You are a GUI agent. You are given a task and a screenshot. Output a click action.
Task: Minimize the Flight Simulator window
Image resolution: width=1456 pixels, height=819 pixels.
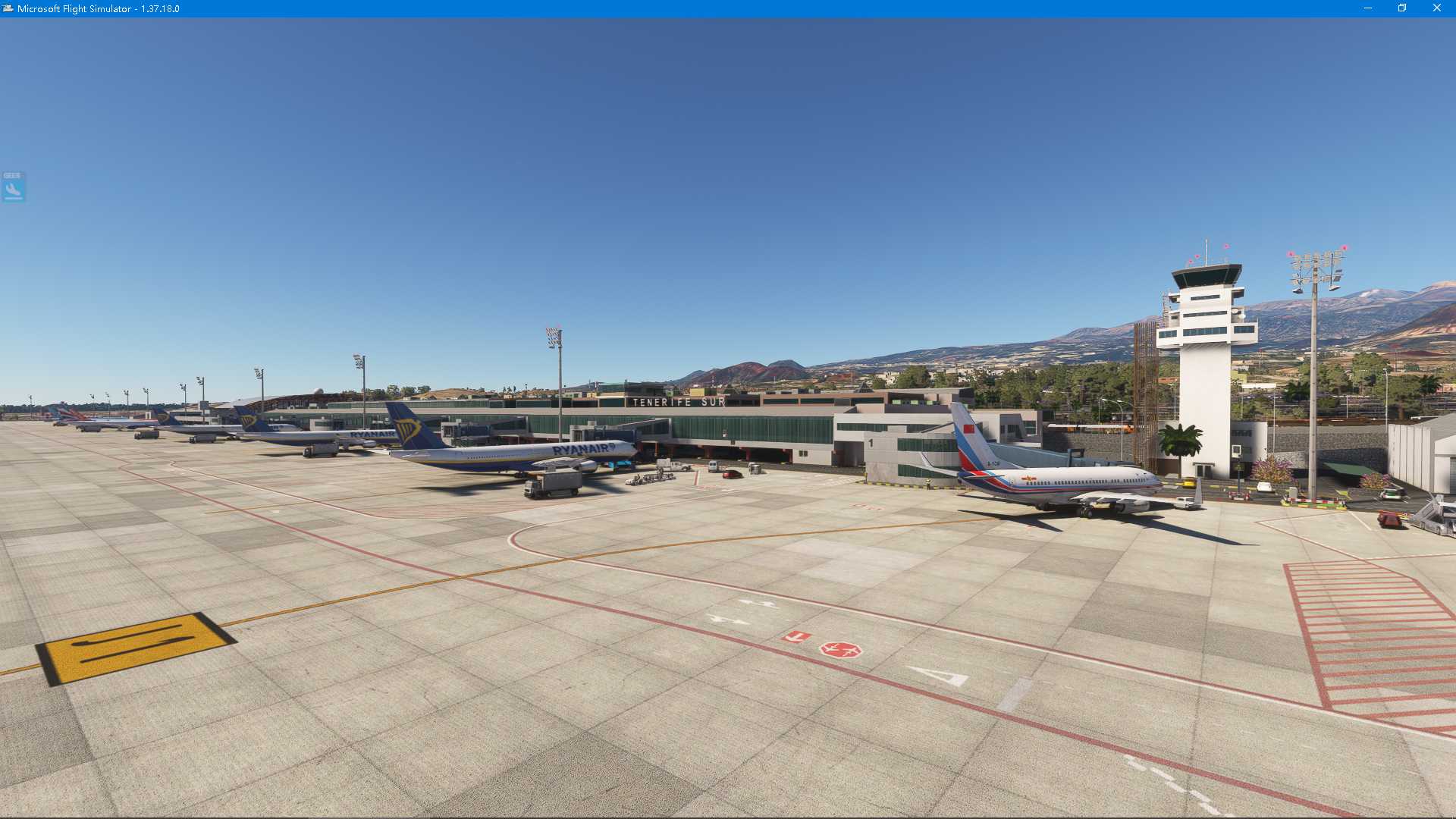tap(1368, 8)
